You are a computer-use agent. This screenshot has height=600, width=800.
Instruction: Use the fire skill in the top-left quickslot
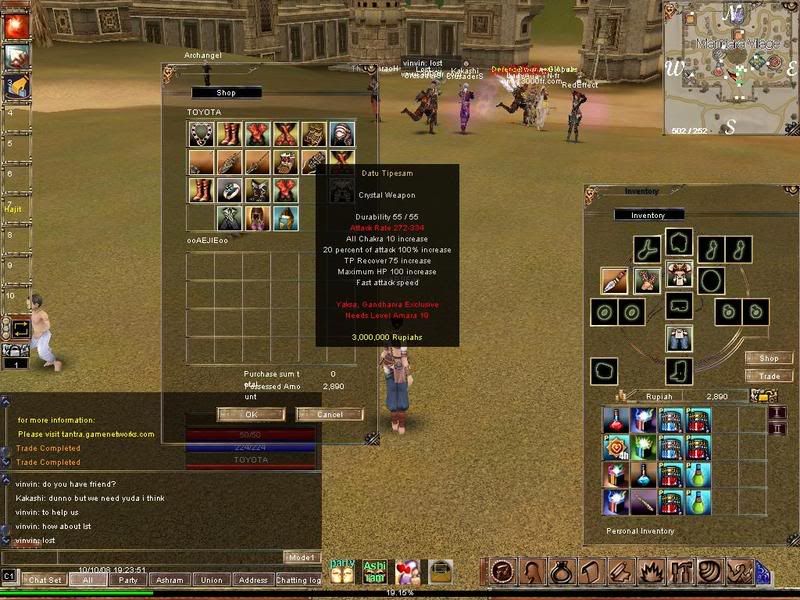[16, 27]
